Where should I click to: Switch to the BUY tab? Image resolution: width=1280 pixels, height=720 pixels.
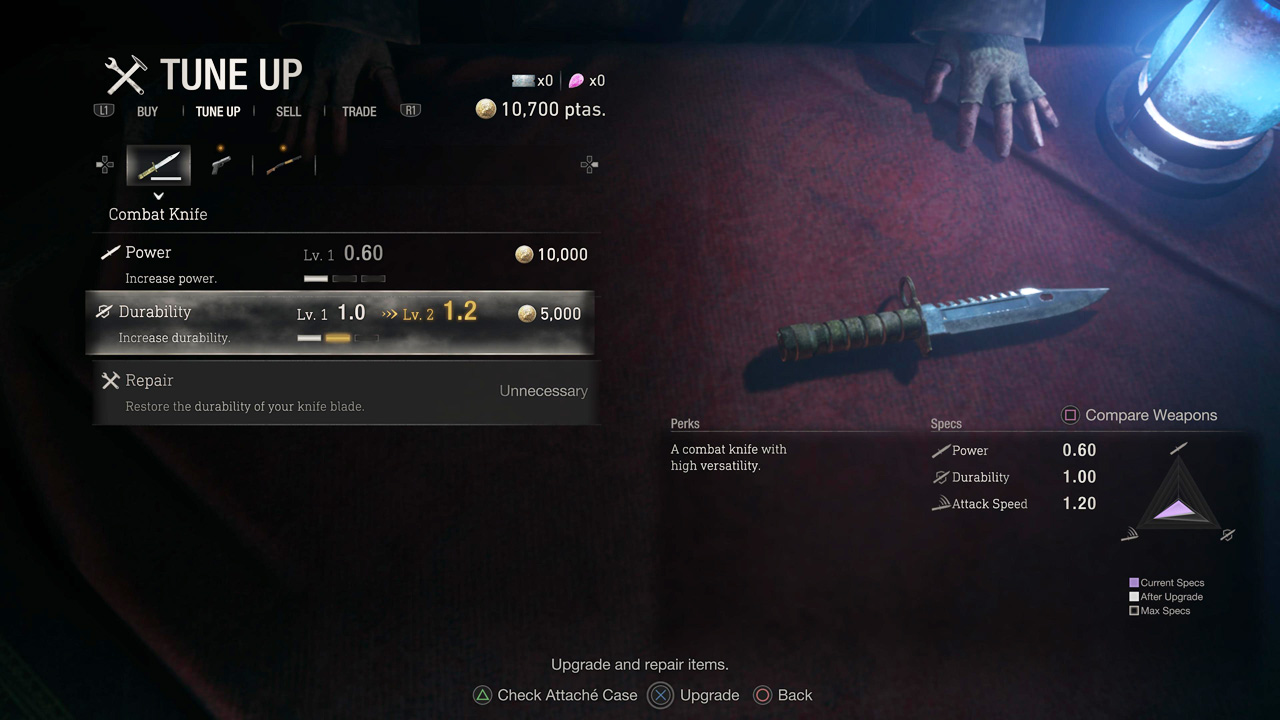coord(147,111)
